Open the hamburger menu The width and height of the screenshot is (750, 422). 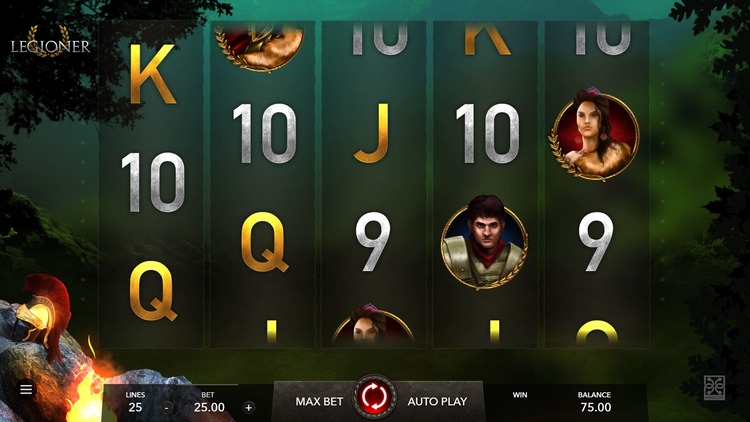(x=26, y=389)
